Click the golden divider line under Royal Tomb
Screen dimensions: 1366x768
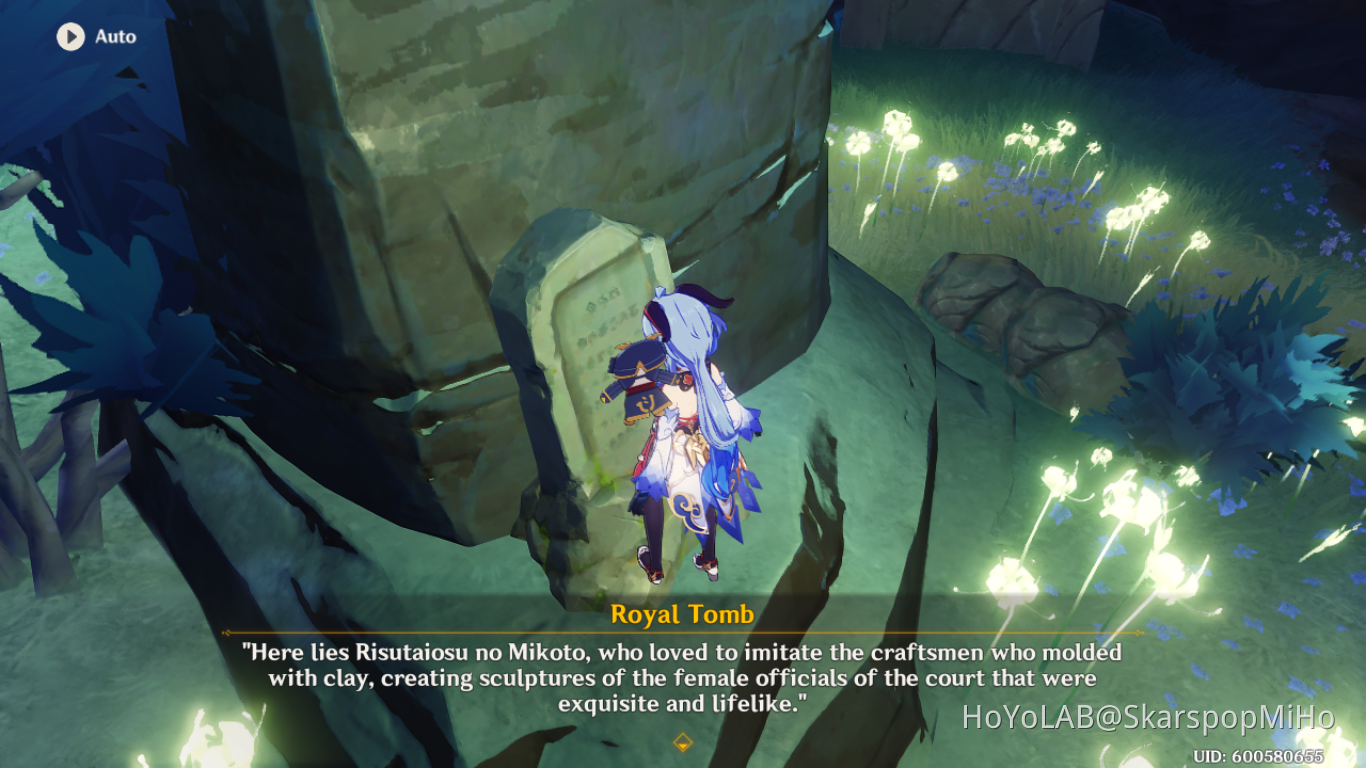click(x=683, y=635)
